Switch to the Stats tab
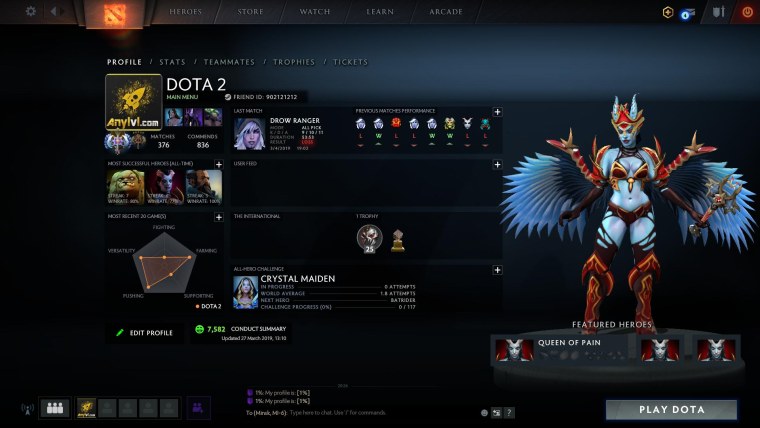Screen dimensions: 760x428 tap(172, 62)
